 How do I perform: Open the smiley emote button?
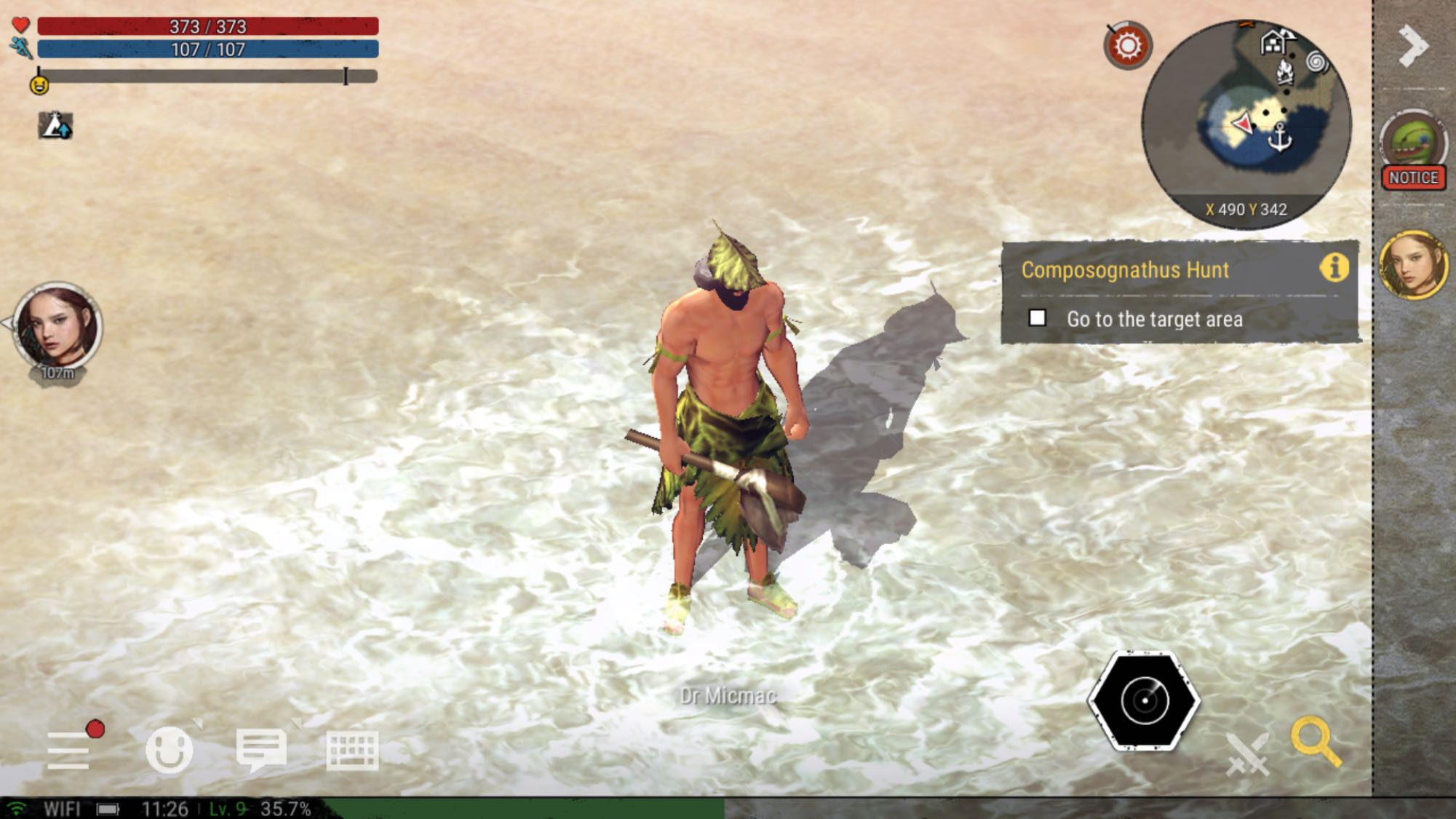170,750
